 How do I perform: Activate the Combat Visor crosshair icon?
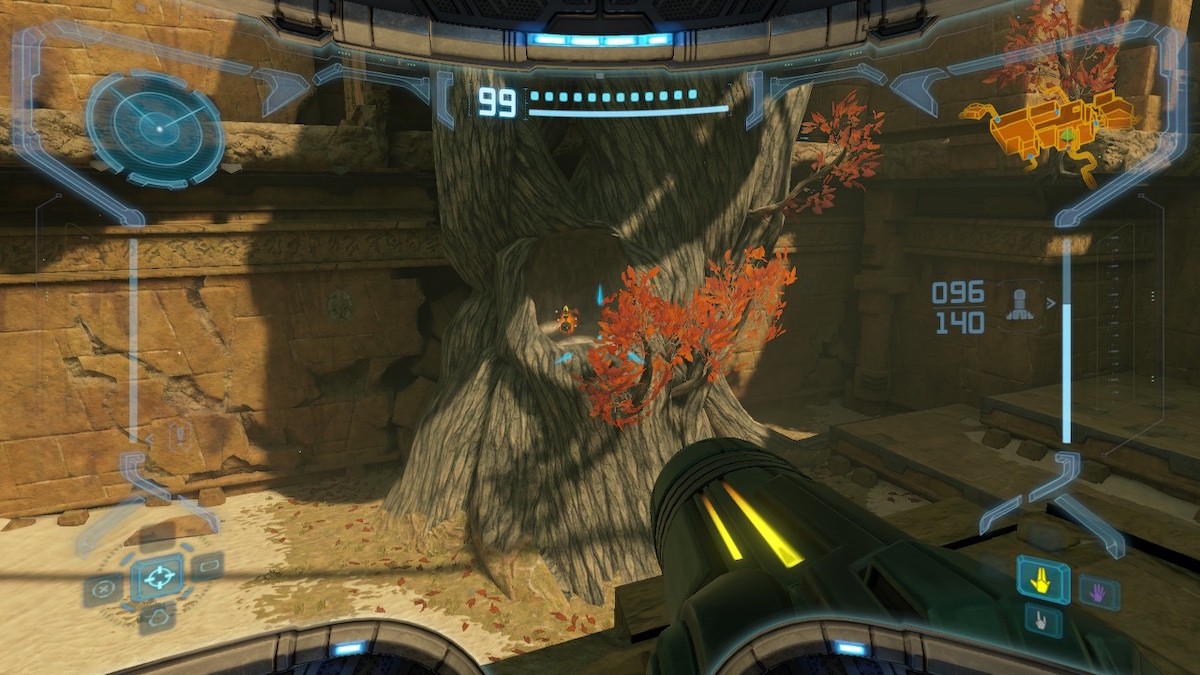(157, 576)
